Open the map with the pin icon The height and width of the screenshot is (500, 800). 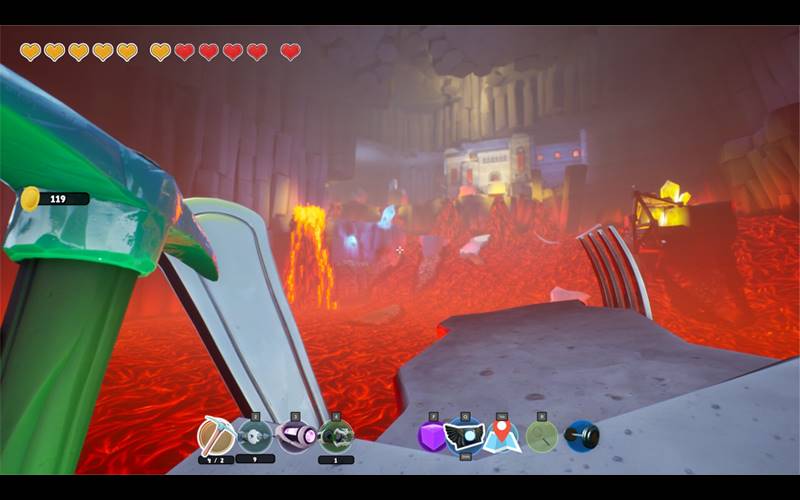502,436
